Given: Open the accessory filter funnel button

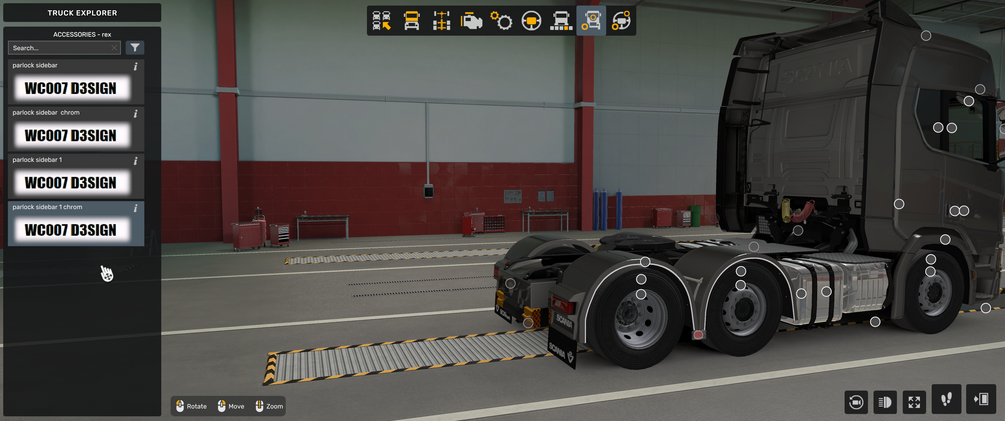Looking at the screenshot, I should [134, 47].
